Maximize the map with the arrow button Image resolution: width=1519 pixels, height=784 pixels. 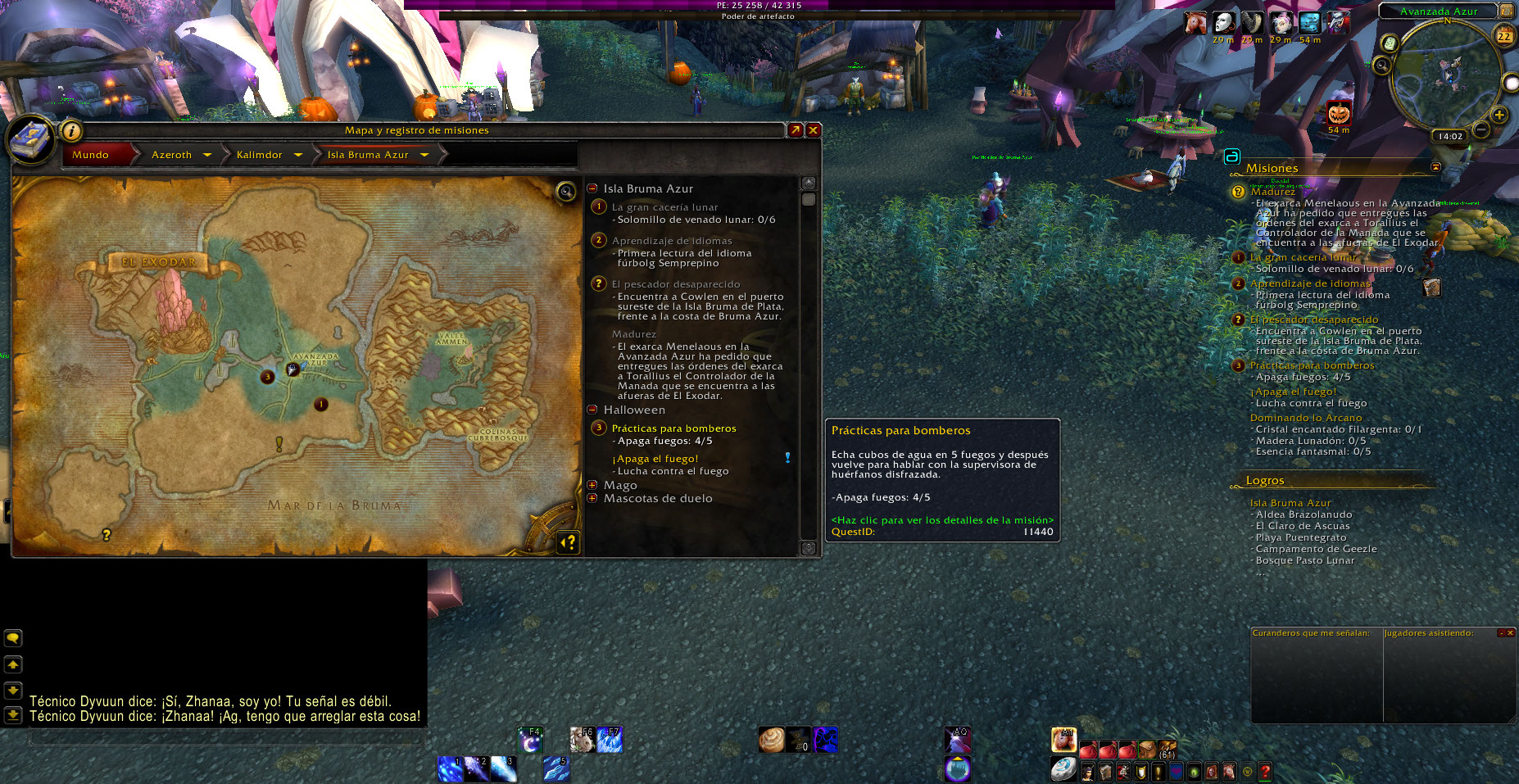tap(795, 130)
